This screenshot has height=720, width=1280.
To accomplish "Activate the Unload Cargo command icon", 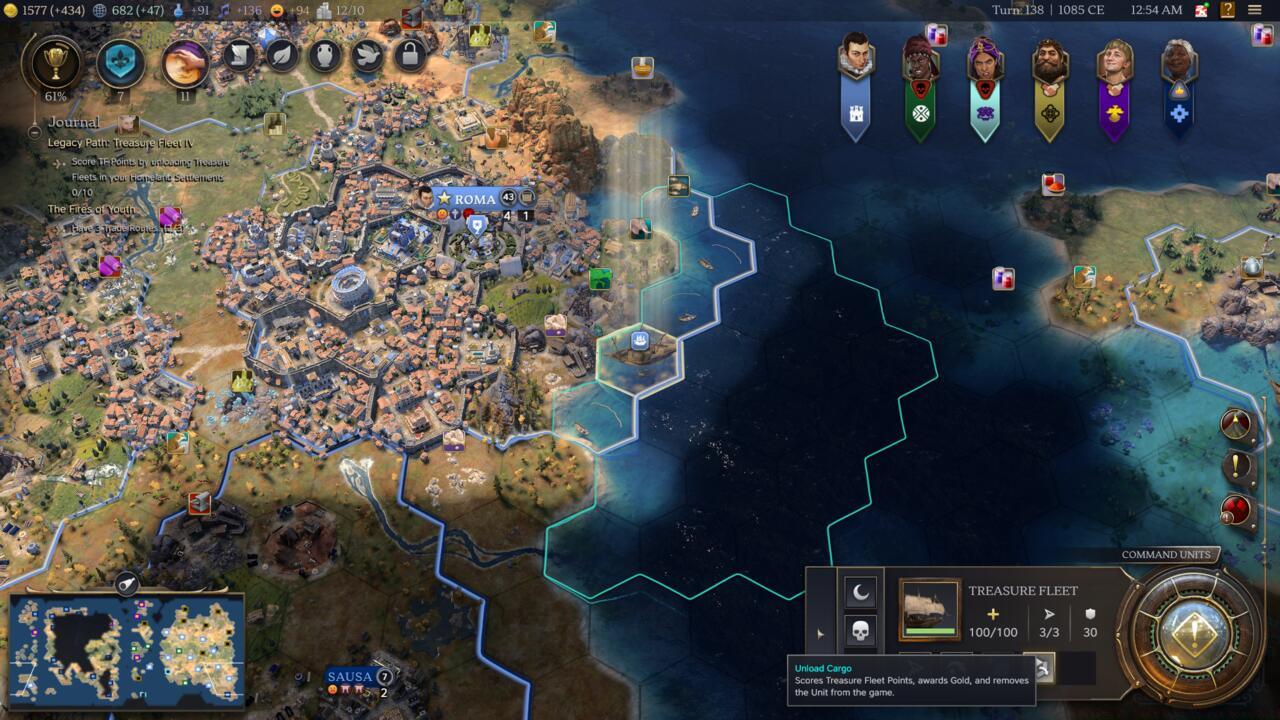I will pos(1041,667).
